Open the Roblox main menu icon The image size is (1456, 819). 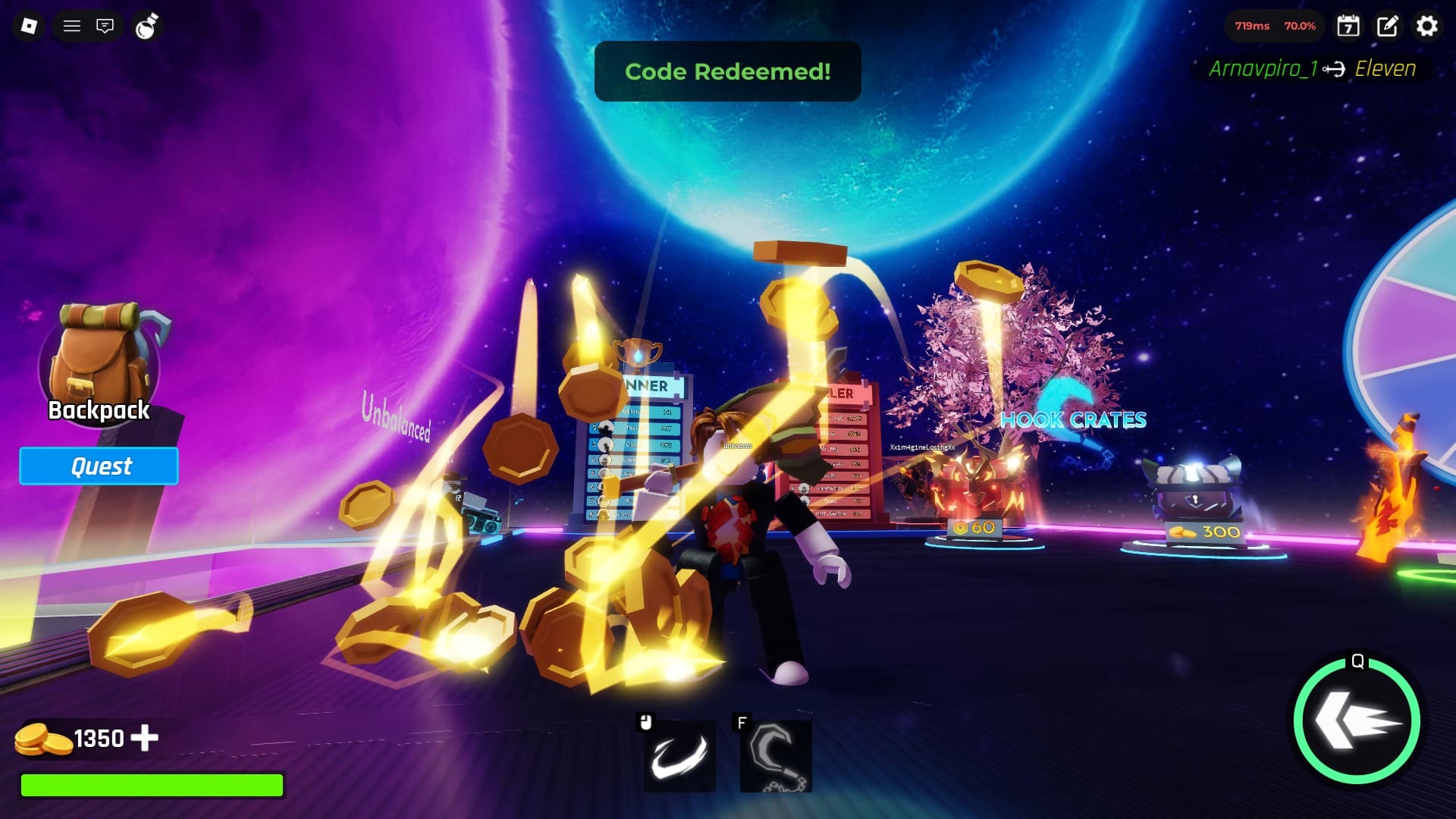pos(28,26)
